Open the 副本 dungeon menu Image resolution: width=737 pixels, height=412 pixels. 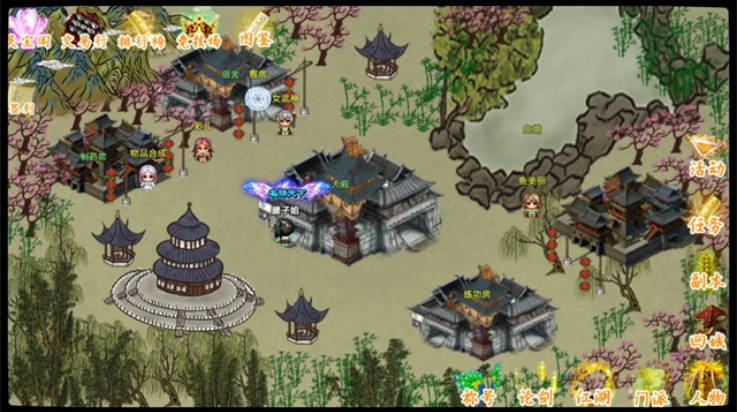click(x=706, y=270)
